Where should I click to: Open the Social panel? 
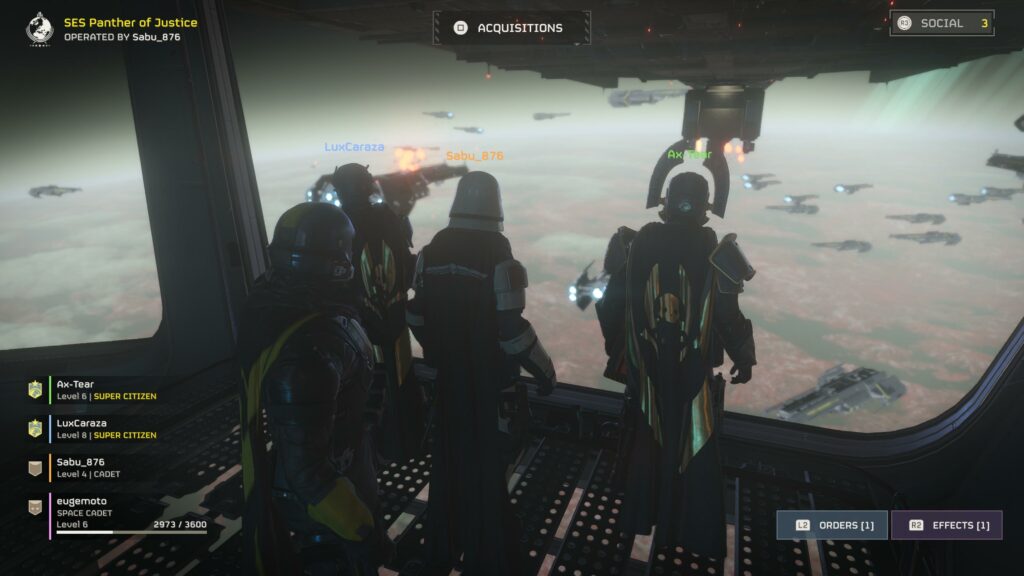[941, 23]
